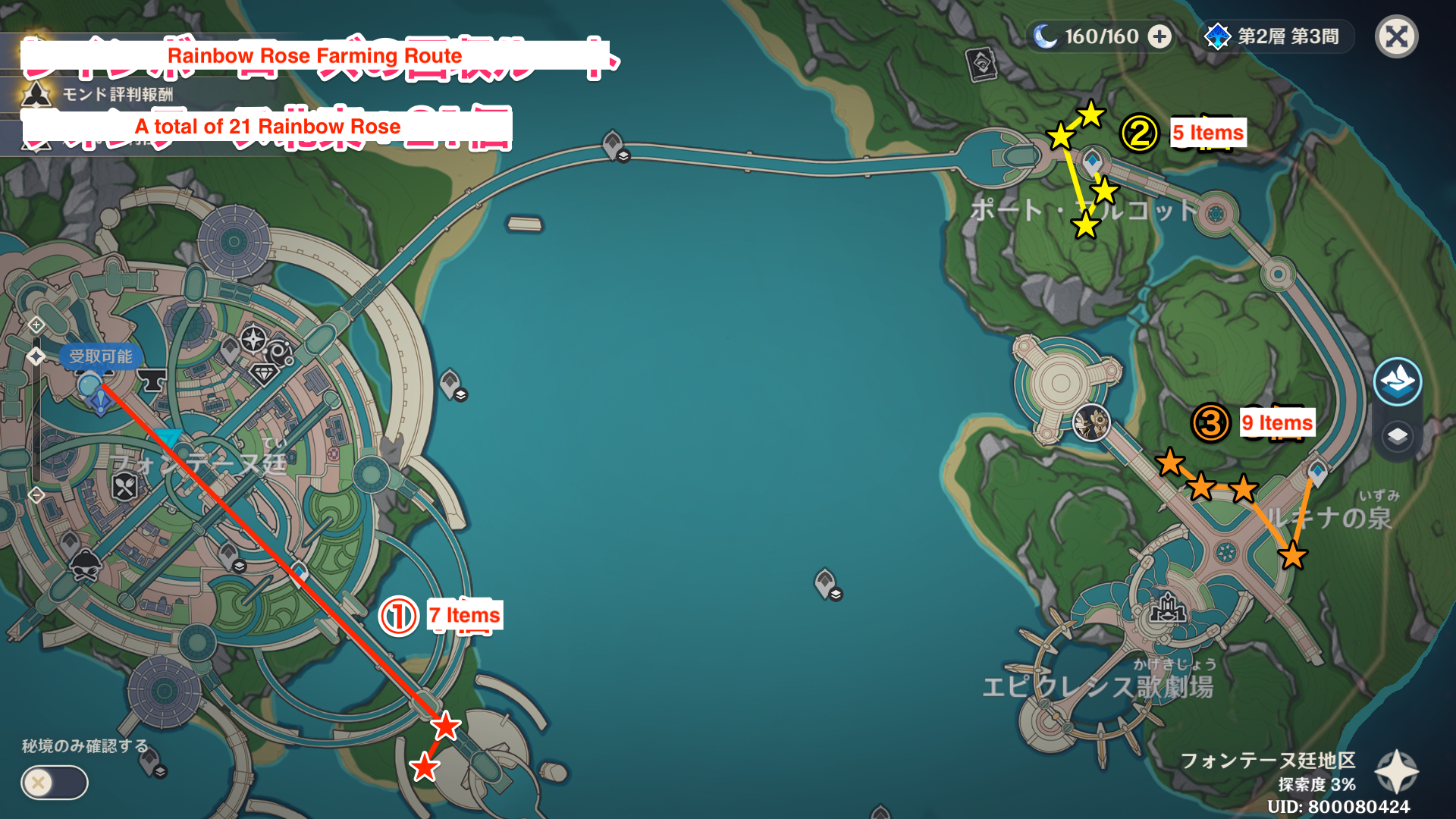This screenshot has height=819, width=1456.
Task: Select the waypoint near Port Romaritime
Action: click(1092, 162)
